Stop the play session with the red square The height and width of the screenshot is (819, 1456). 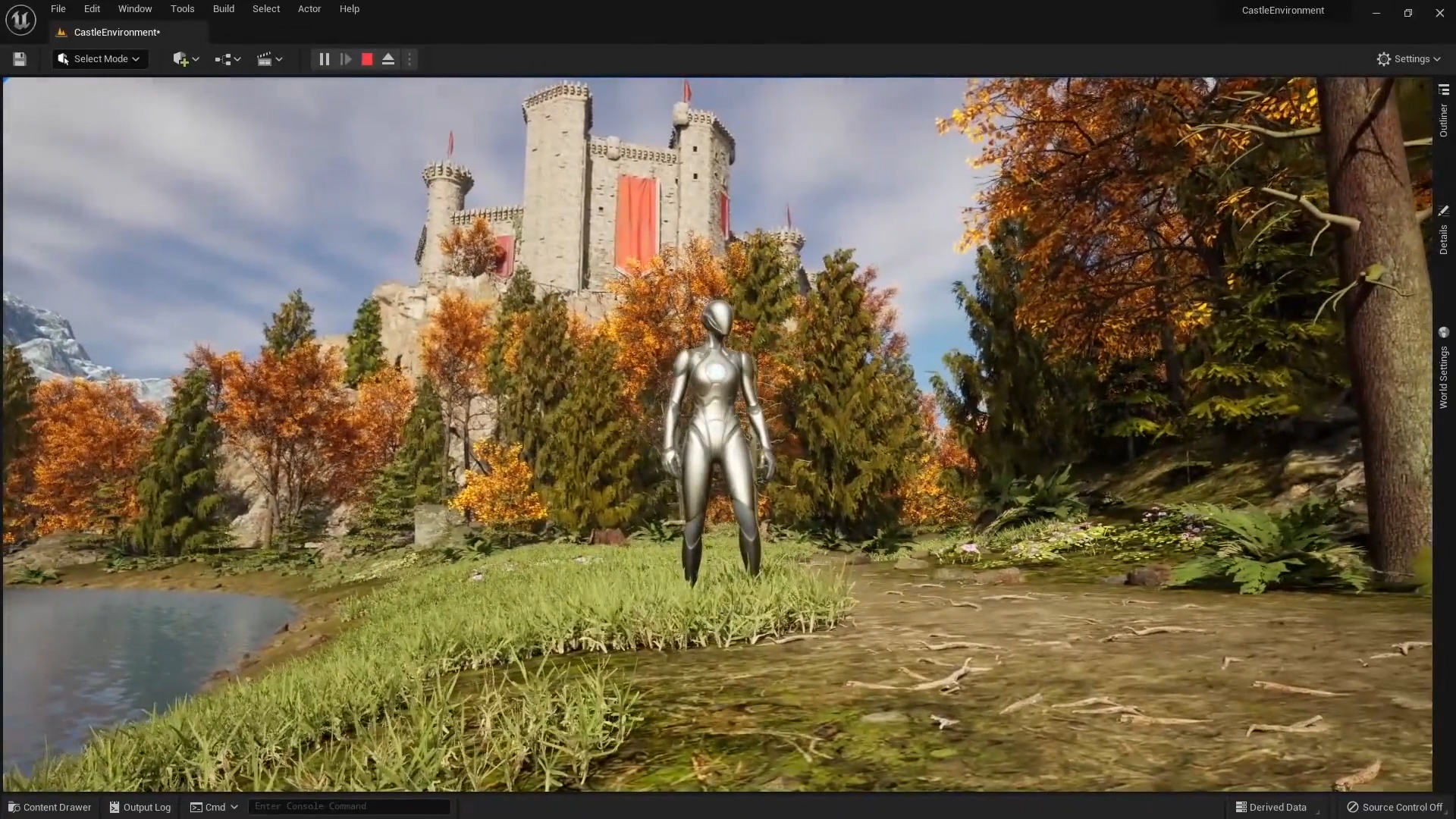point(367,59)
